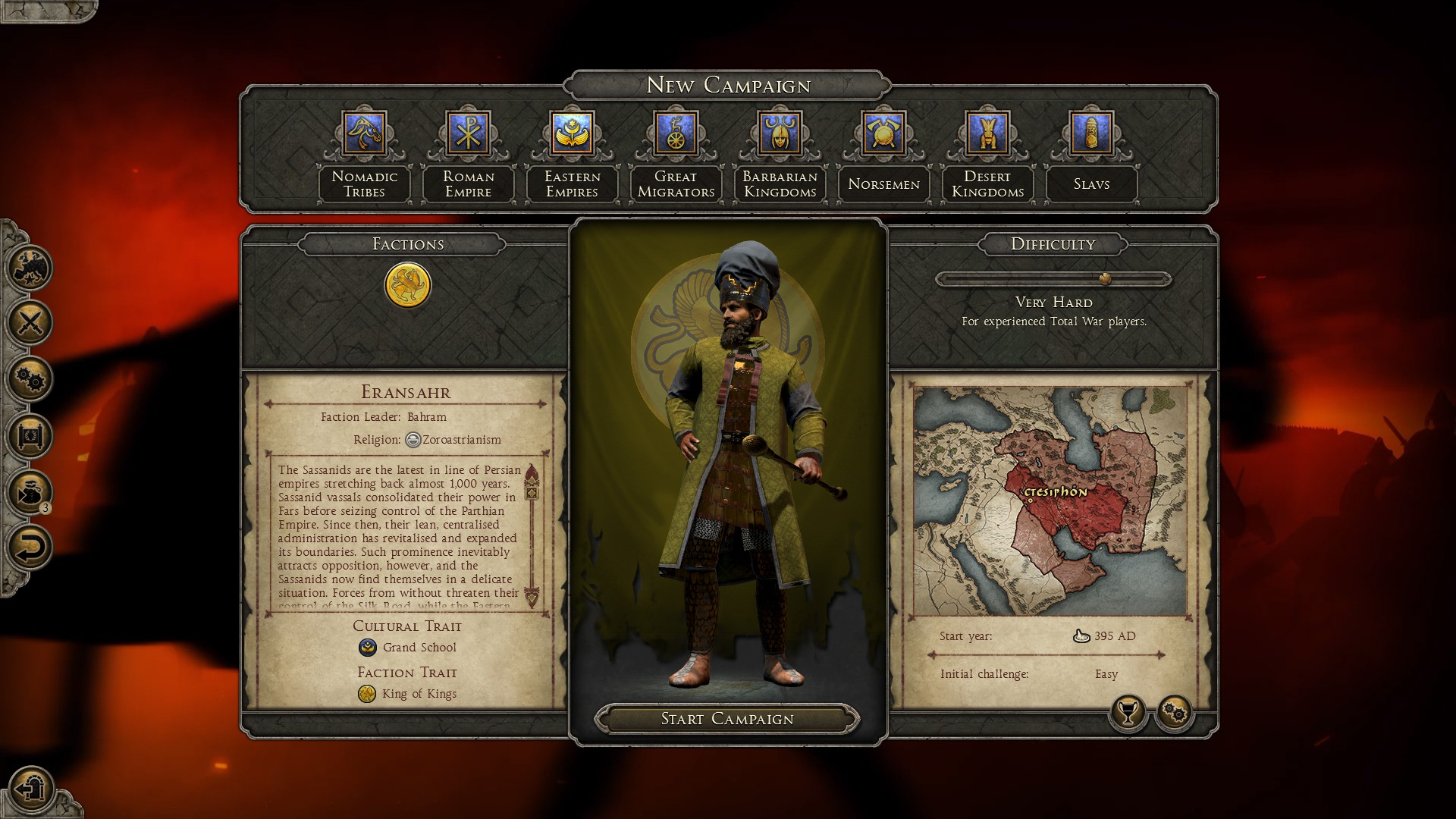Open the goblet victory conditions button
This screenshot has height=819, width=1456.
tap(1128, 712)
